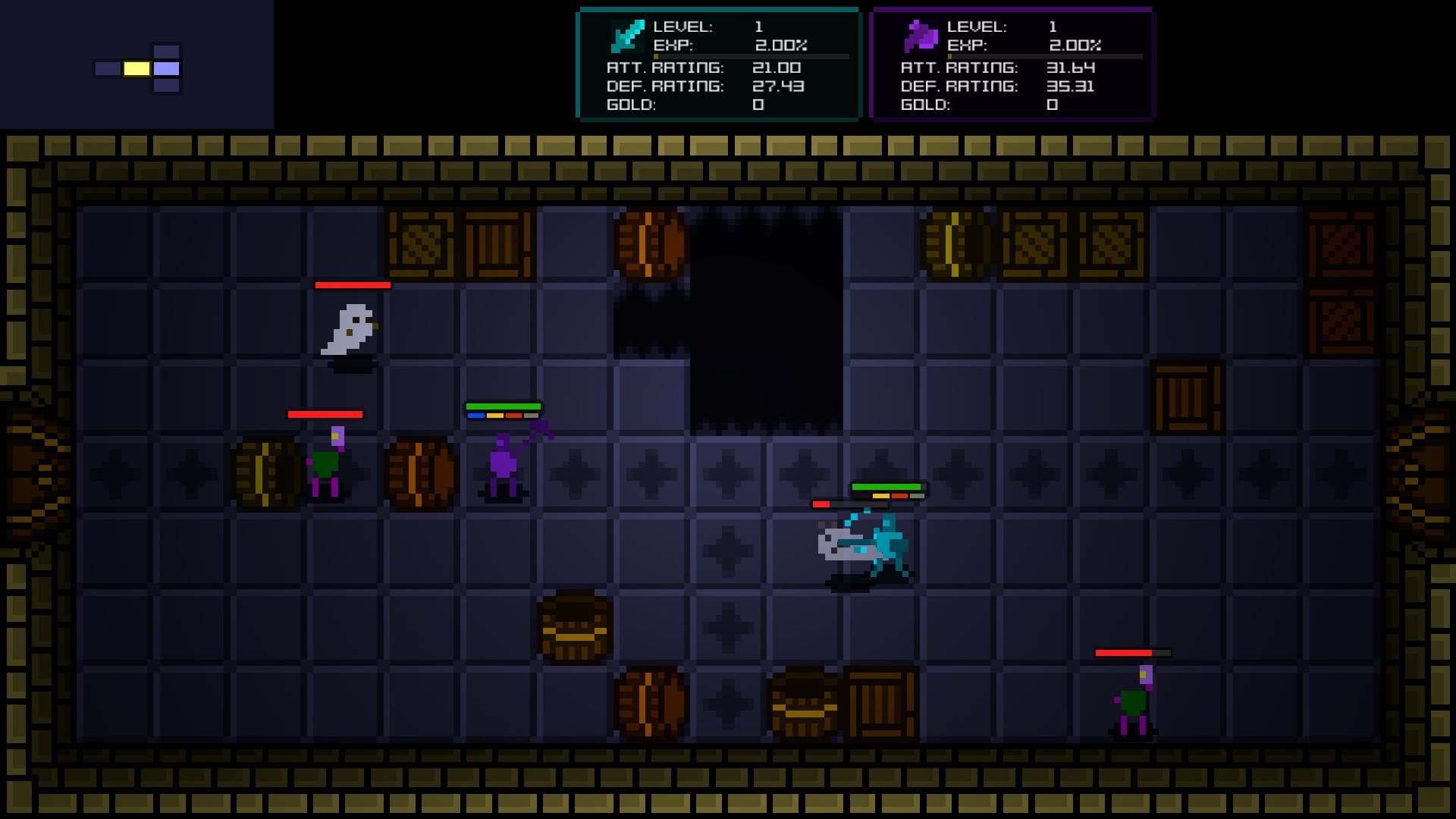Click the ATT. RATING value of 21.00
This screenshot has width=1456, height=819.
coord(777,67)
